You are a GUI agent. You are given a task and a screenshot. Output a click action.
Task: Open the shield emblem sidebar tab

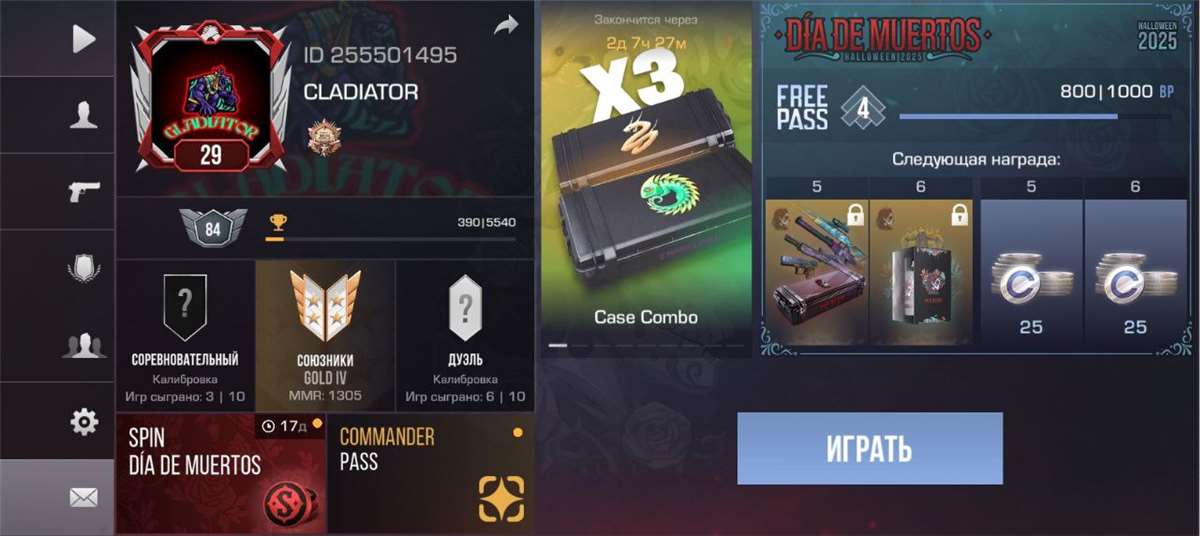pos(84,269)
